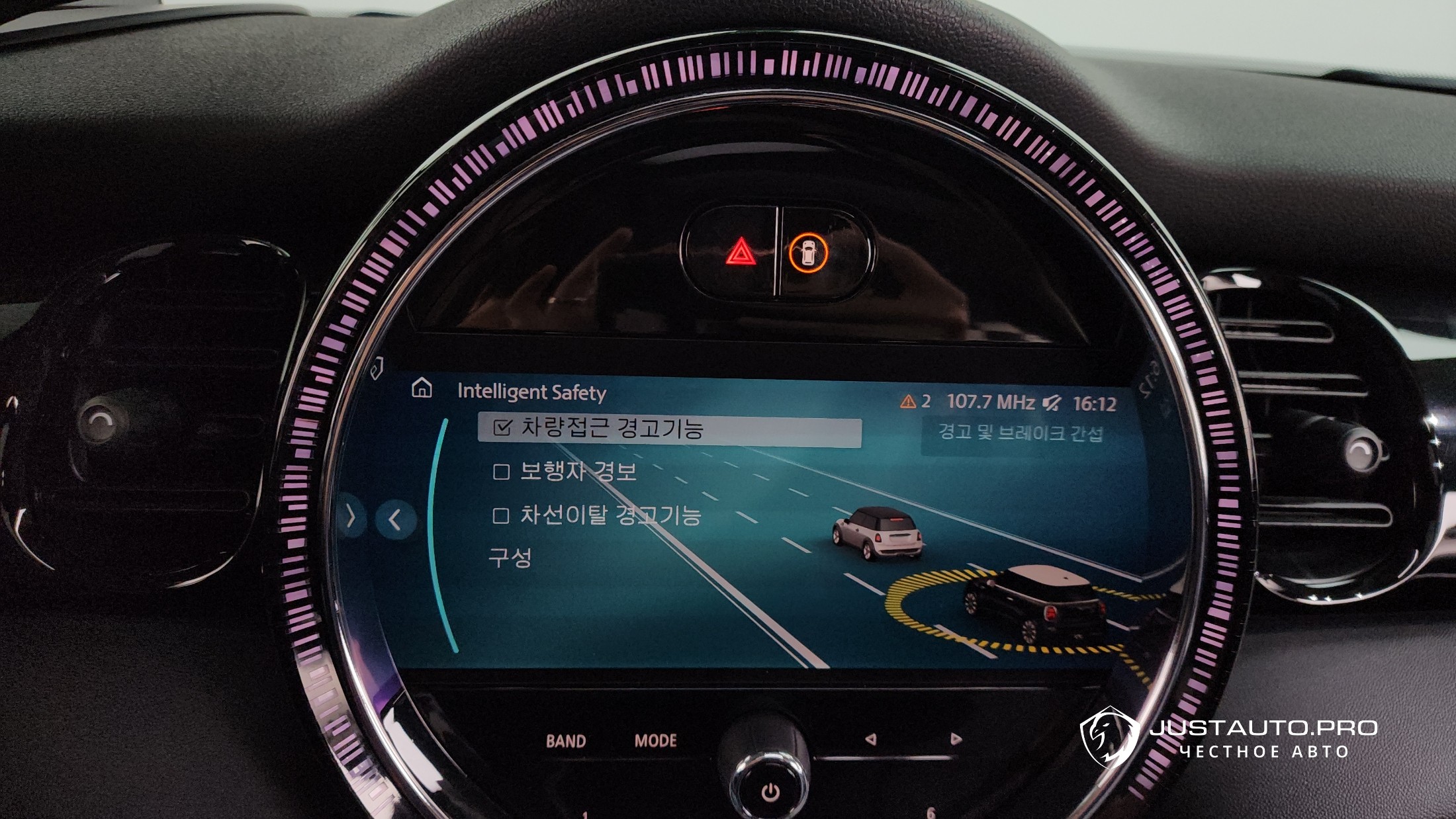Click the right-pointing forward arrow
Image resolution: width=1456 pixels, height=819 pixels.
click(351, 516)
